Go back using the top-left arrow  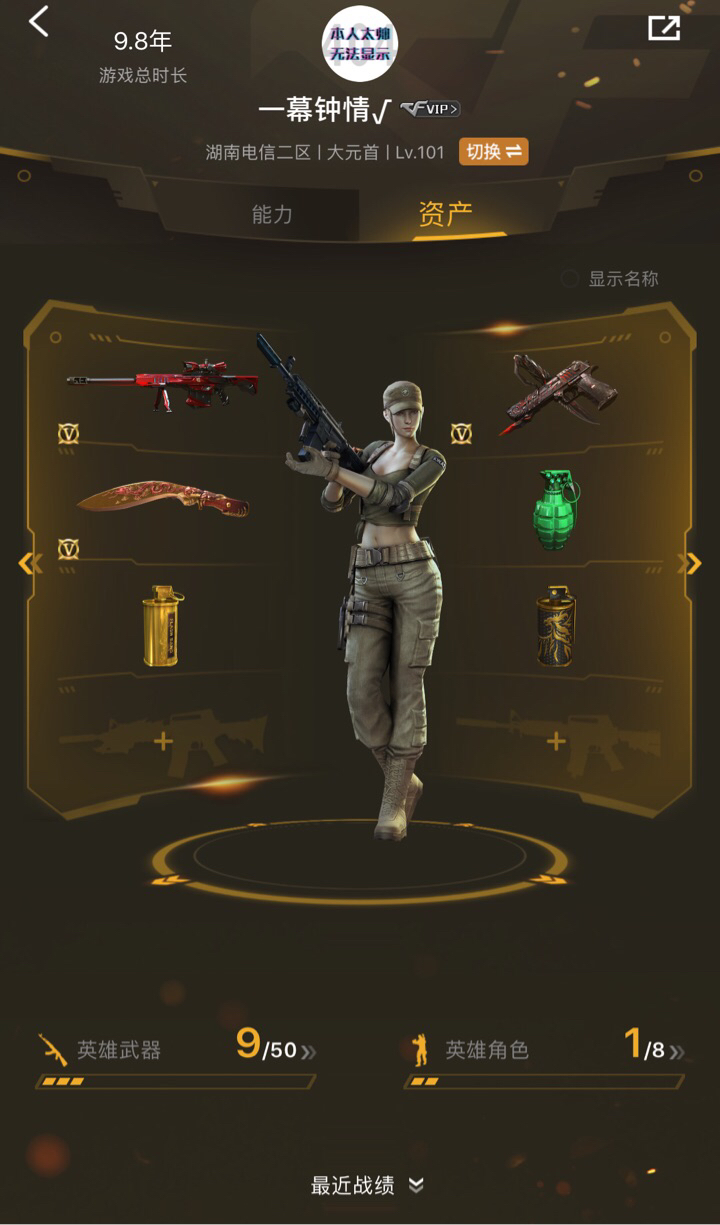coord(39,21)
